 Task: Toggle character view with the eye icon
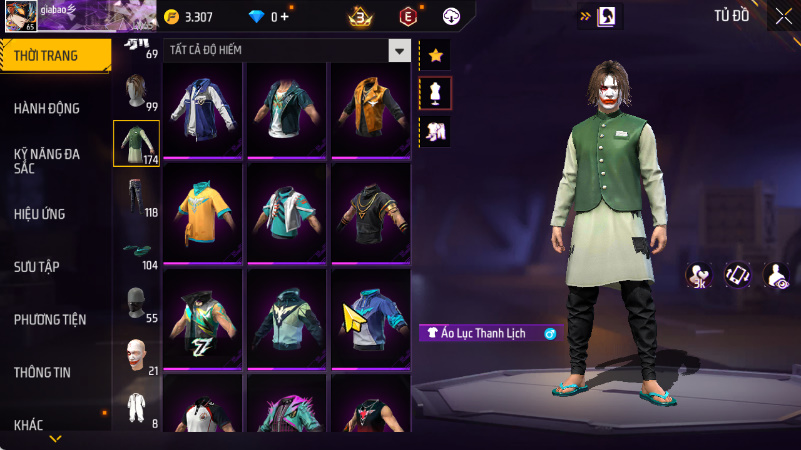776,275
